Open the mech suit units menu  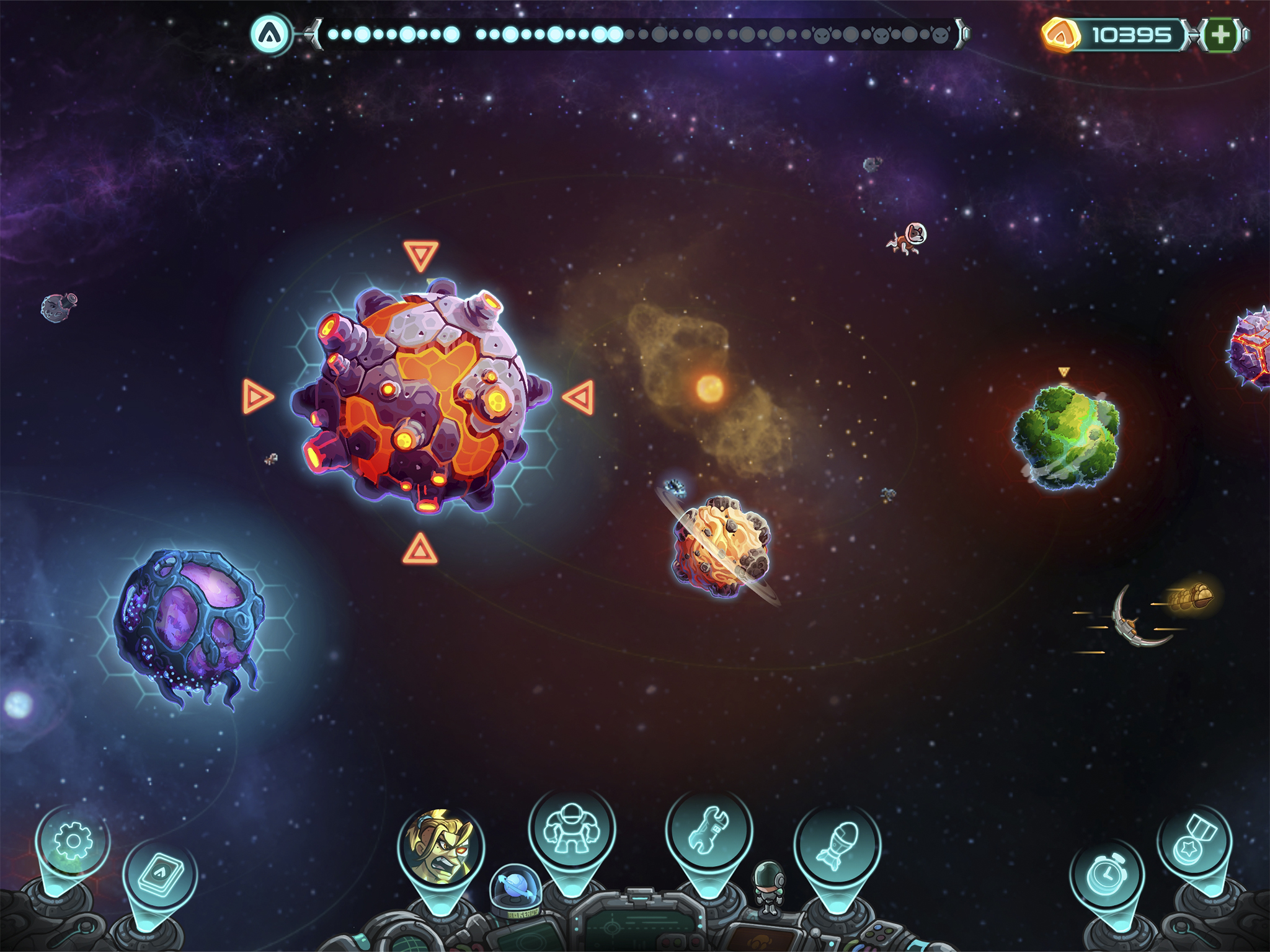point(572,829)
